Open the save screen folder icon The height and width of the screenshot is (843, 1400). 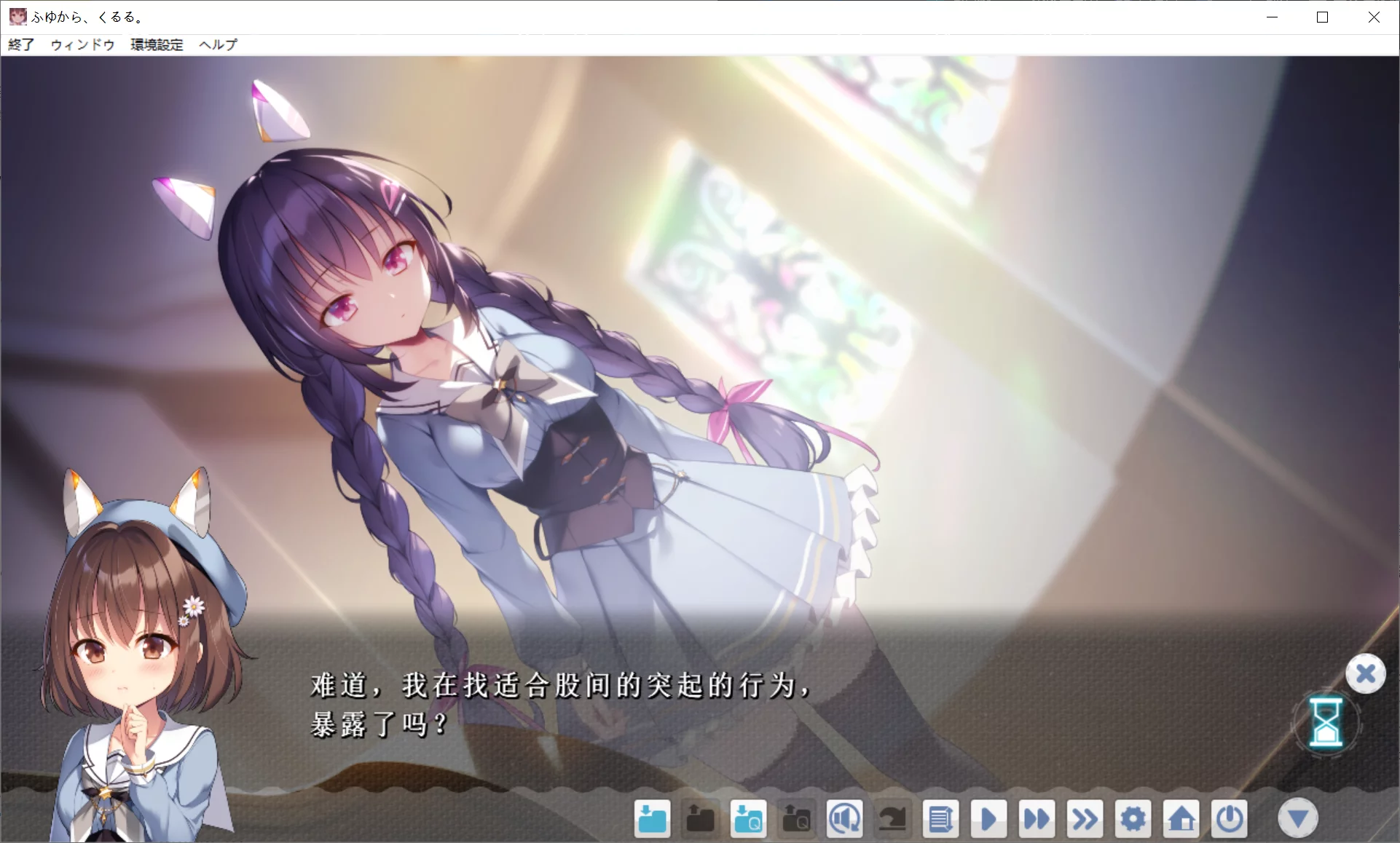tap(651, 818)
